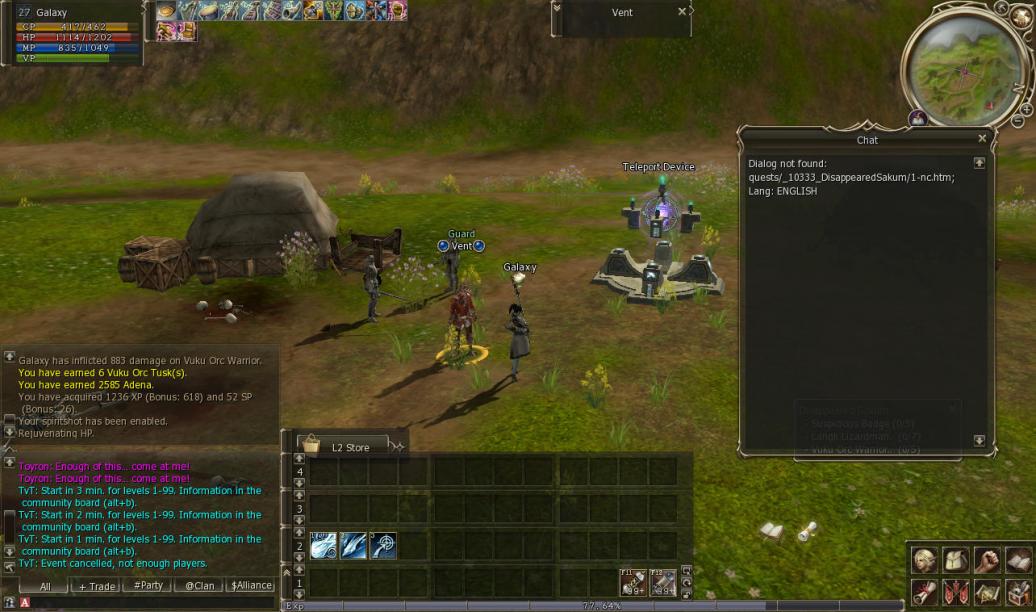This screenshot has width=1036, height=612.
Task: Open the system menu toolbox icon
Action: pyautogui.click(x=1018, y=592)
